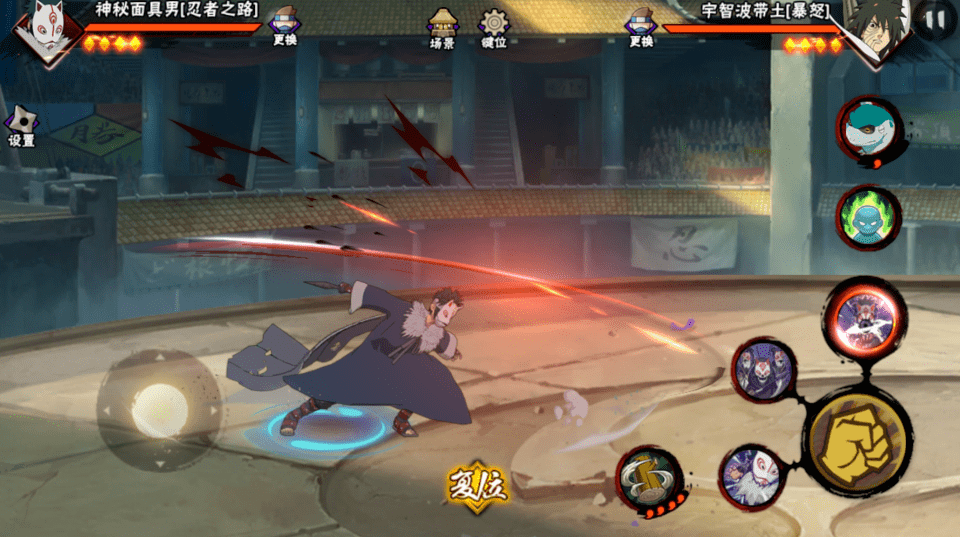Open the 设置 shuriken settings menu
Viewport: 960px width, 537px height.
pyautogui.click(x=21, y=126)
